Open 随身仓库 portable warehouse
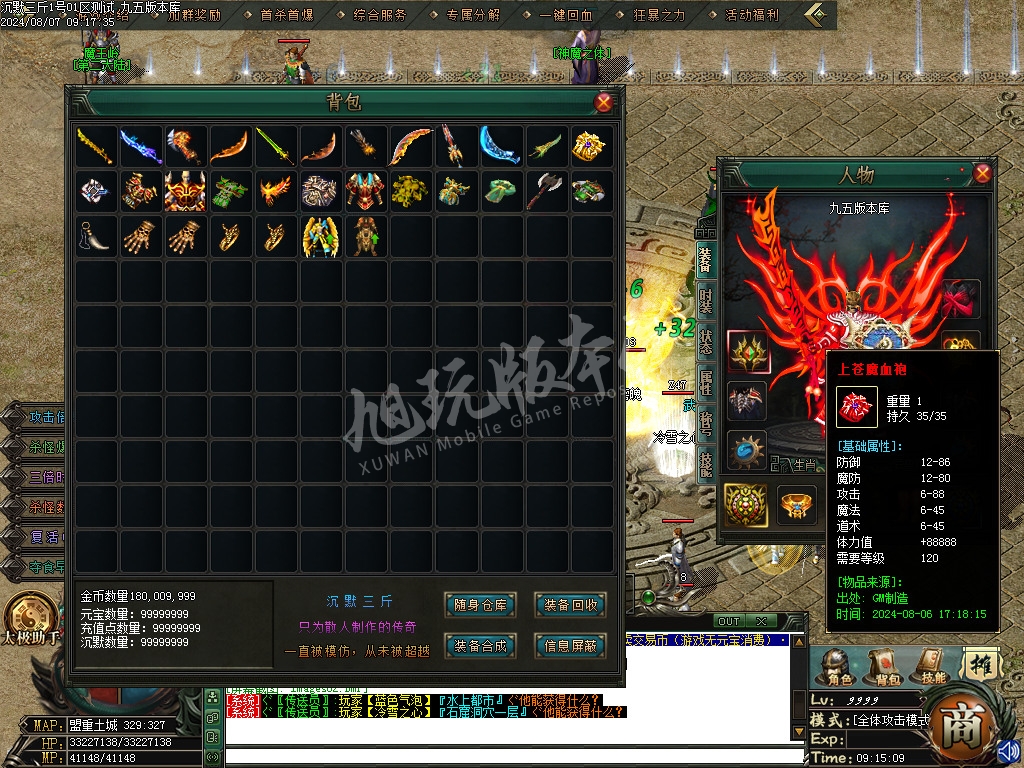The image size is (1024, 768). [480, 604]
